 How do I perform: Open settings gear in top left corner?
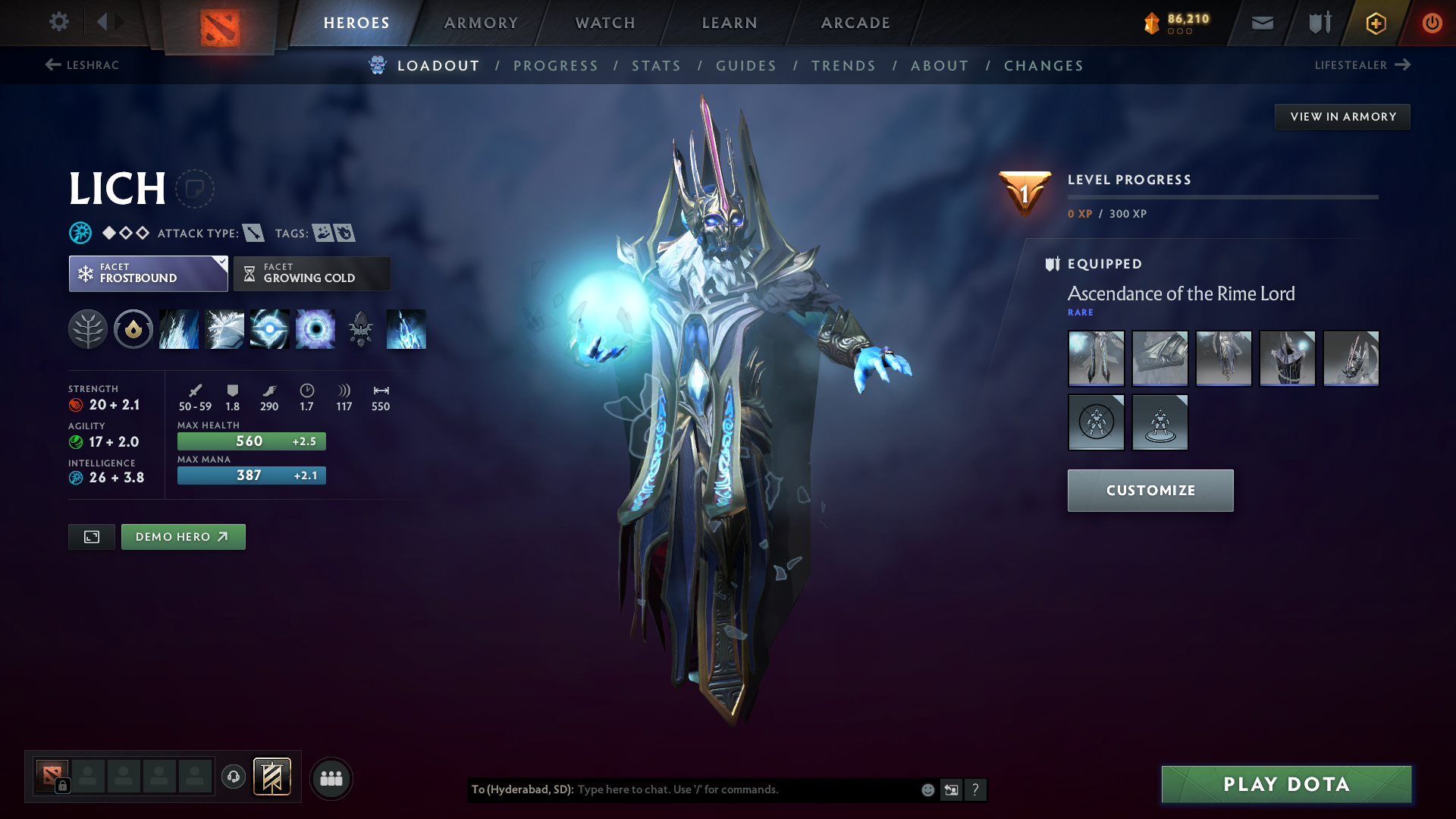pyautogui.click(x=58, y=23)
